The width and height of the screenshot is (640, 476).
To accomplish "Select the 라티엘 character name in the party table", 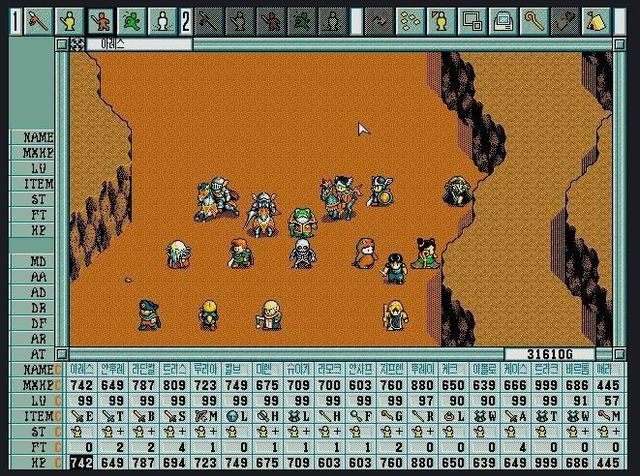I will click(x=143, y=368).
